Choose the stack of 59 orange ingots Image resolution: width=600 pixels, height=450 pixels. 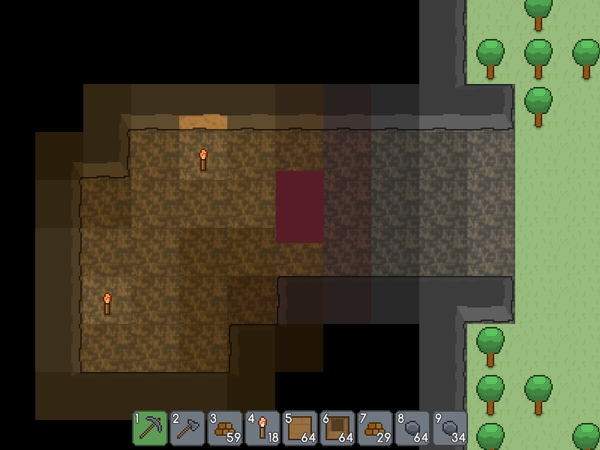tap(225, 428)
